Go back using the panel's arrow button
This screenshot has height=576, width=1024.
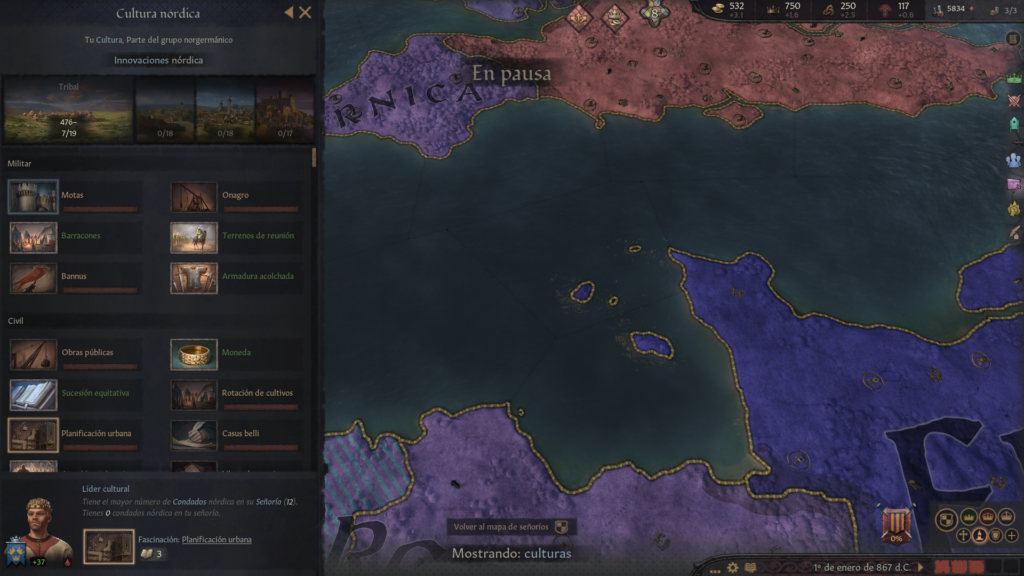click(289, 13)
